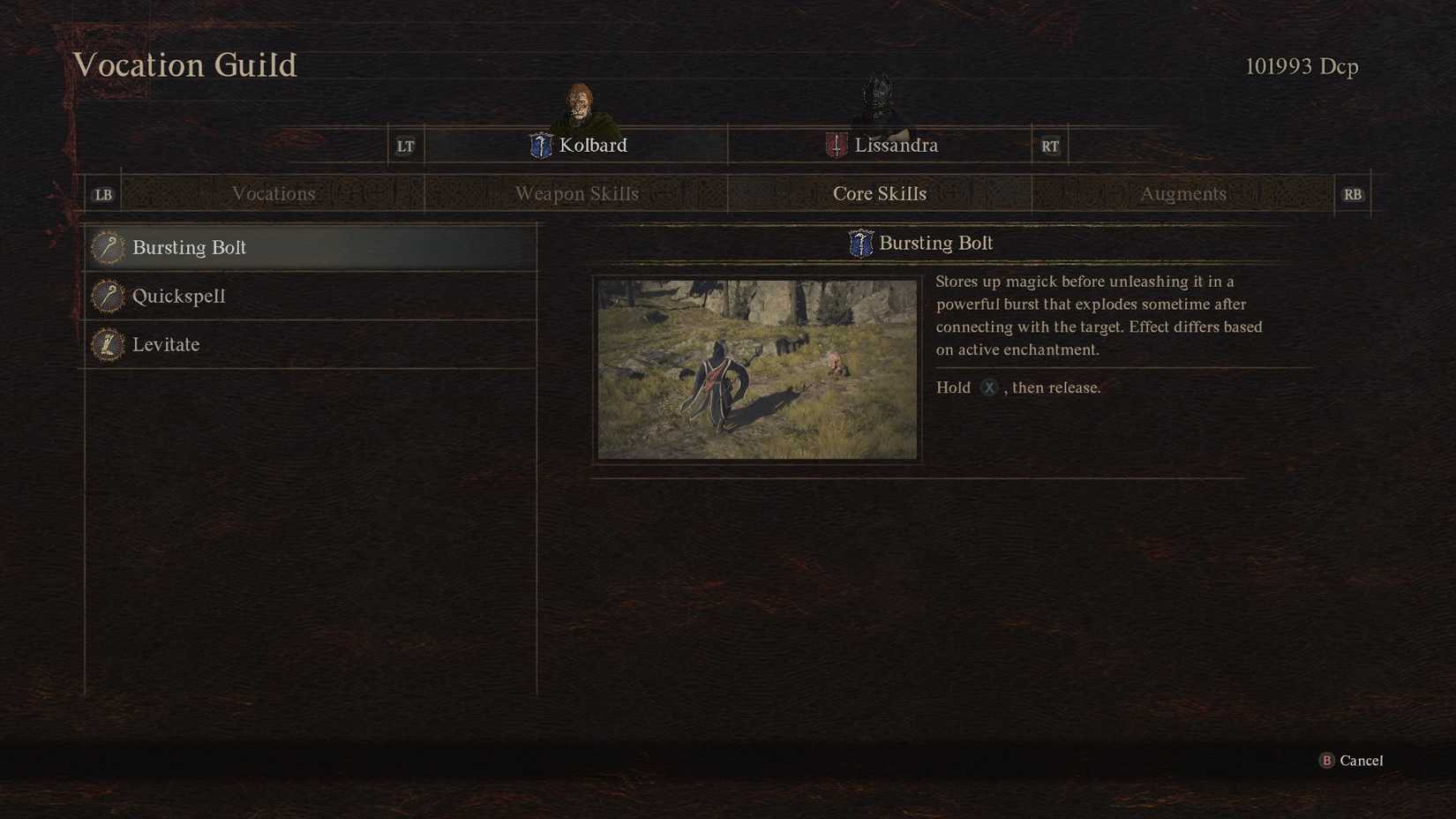Viewport: 1456px width, 819px height.
Task: Click the Core Skills highlighted tab bar
Action: coord(880,193)
